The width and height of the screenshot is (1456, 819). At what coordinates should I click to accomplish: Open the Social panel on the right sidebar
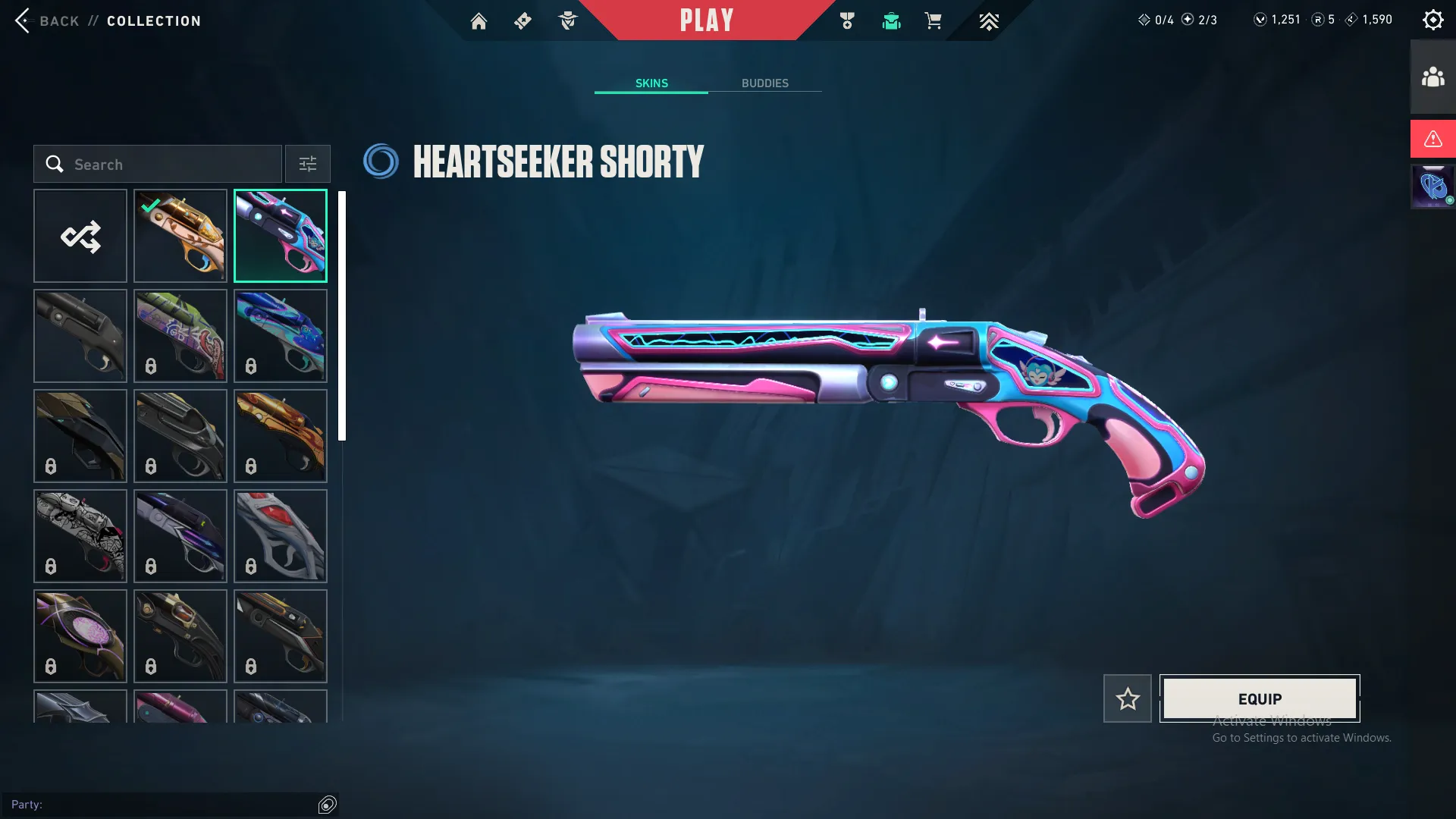(x=1432, y=74)
